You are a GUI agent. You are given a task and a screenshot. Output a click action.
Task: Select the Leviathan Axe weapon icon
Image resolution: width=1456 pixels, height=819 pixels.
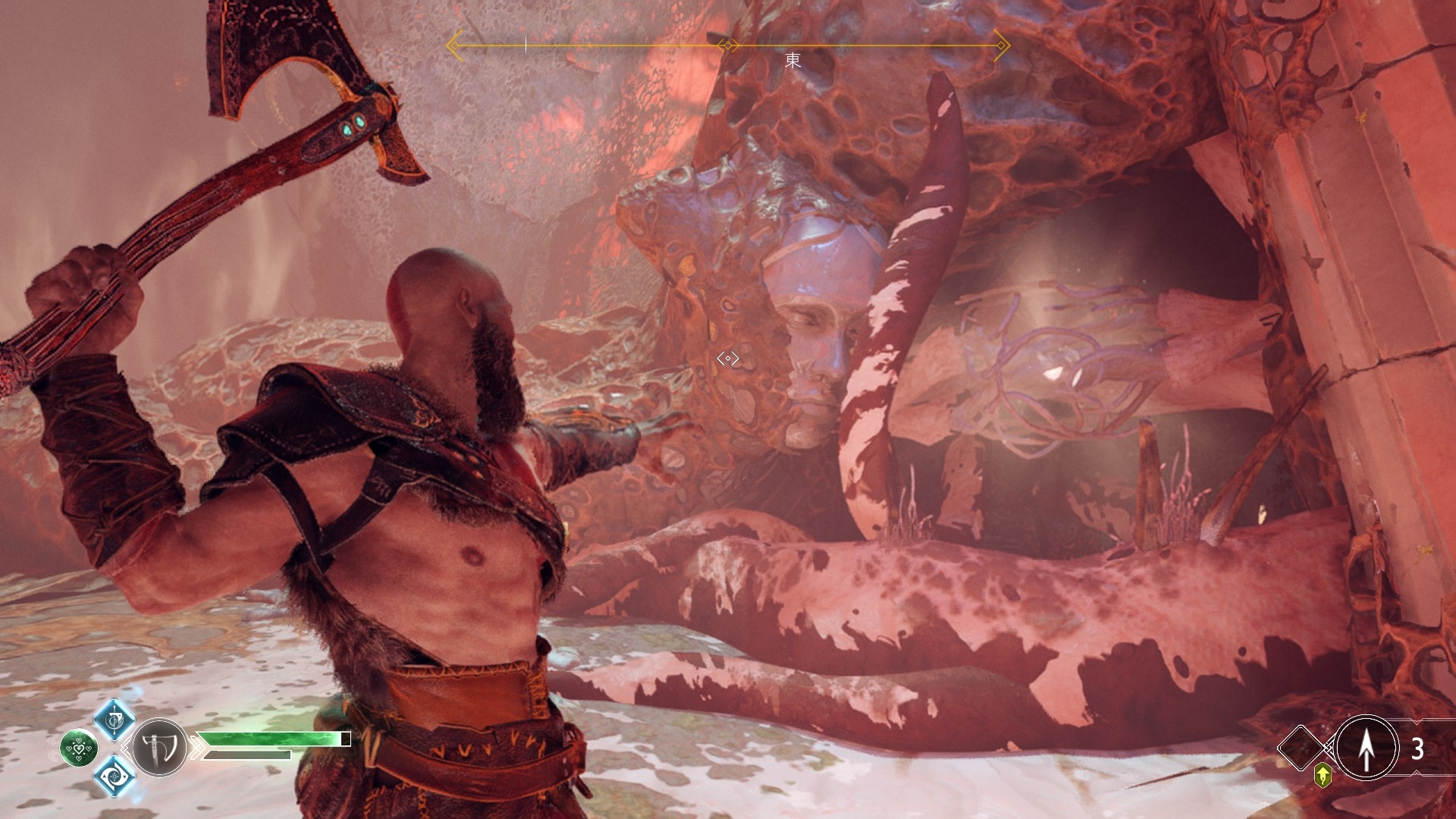159,748
